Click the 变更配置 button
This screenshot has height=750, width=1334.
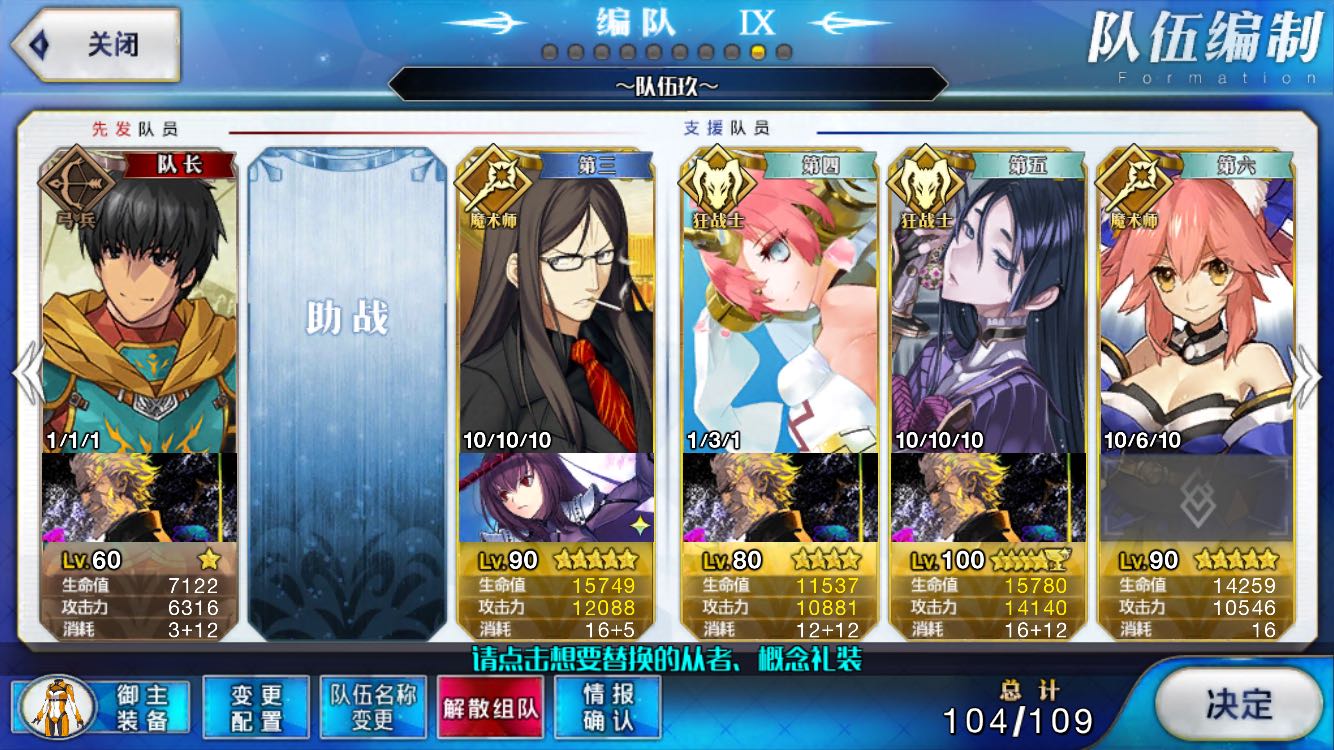coord(256,707)
